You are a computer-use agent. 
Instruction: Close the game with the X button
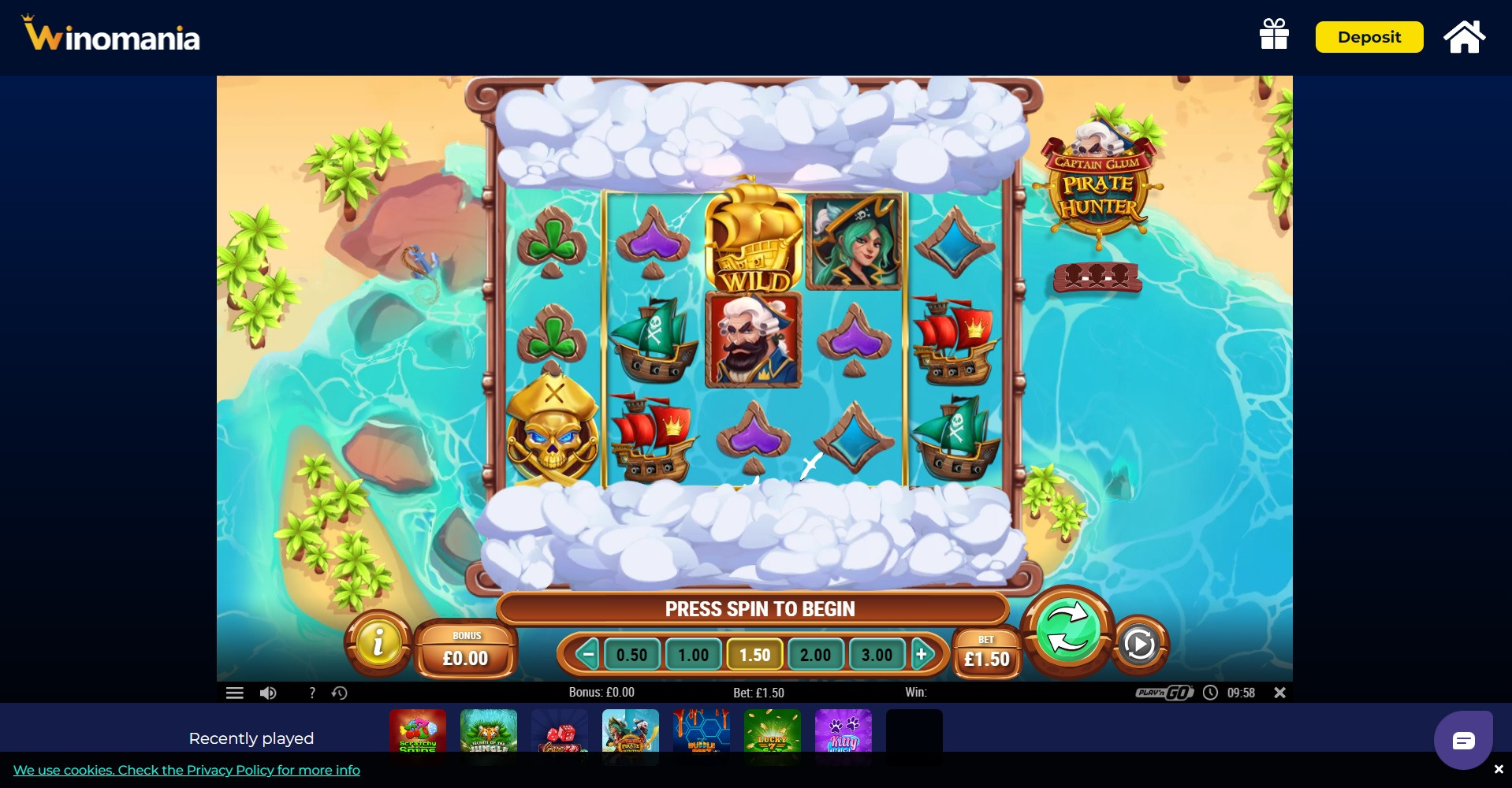click(x=1280, y=692)
